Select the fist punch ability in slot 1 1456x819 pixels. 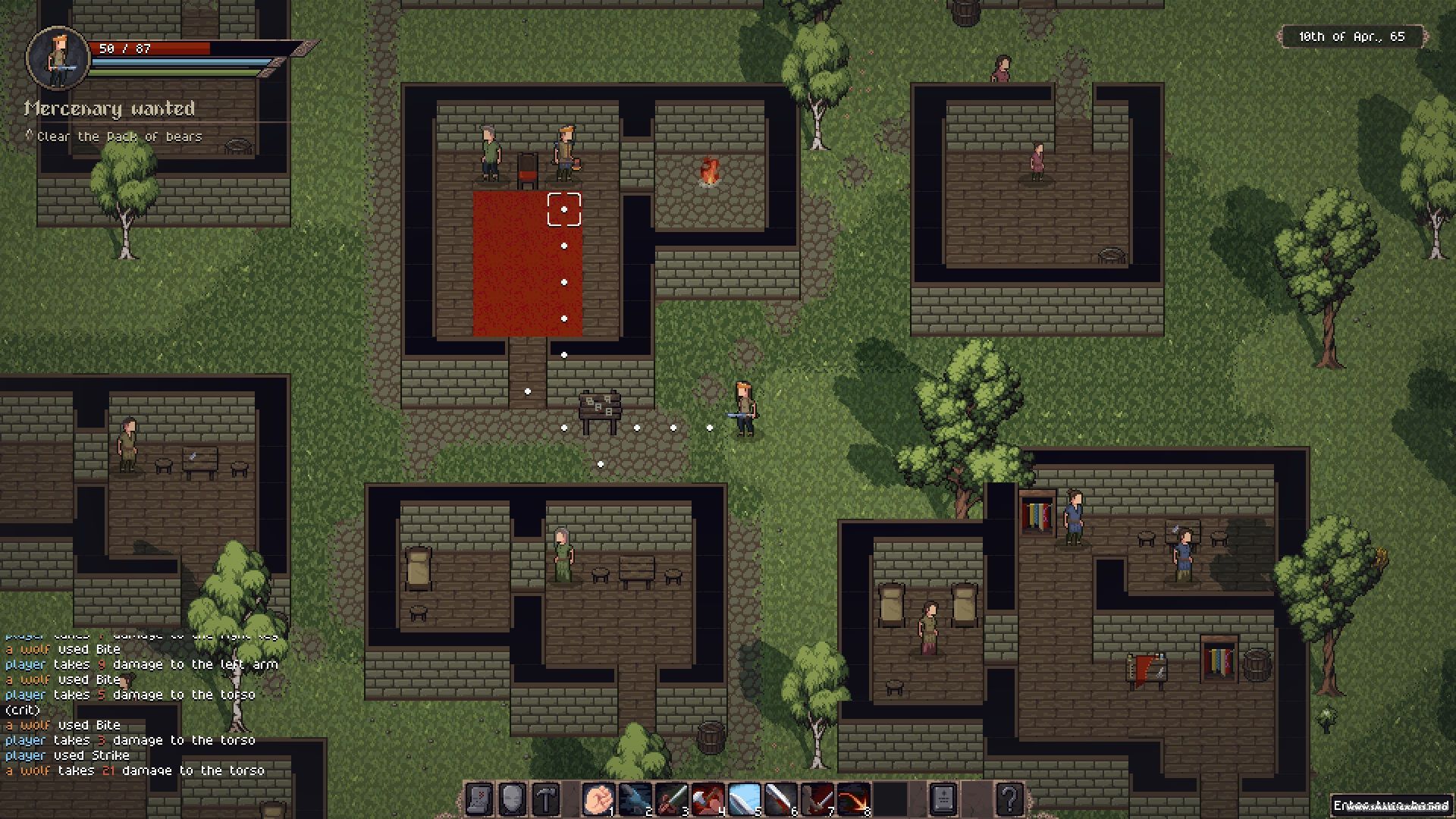(x=598, y=799)
